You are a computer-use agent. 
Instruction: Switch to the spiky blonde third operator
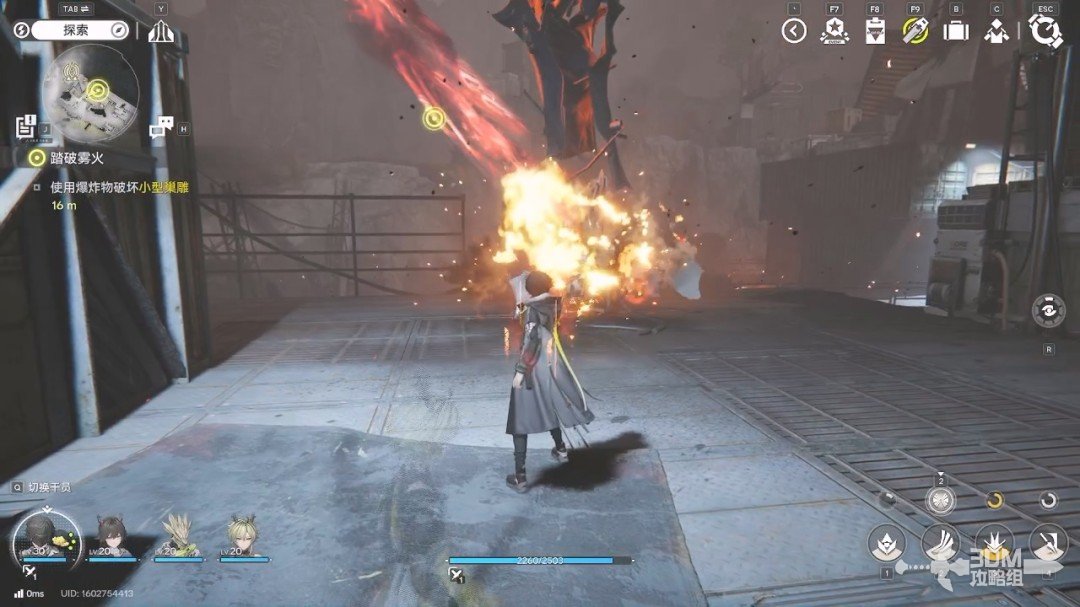pyautogui.click(x=177, y=535)
